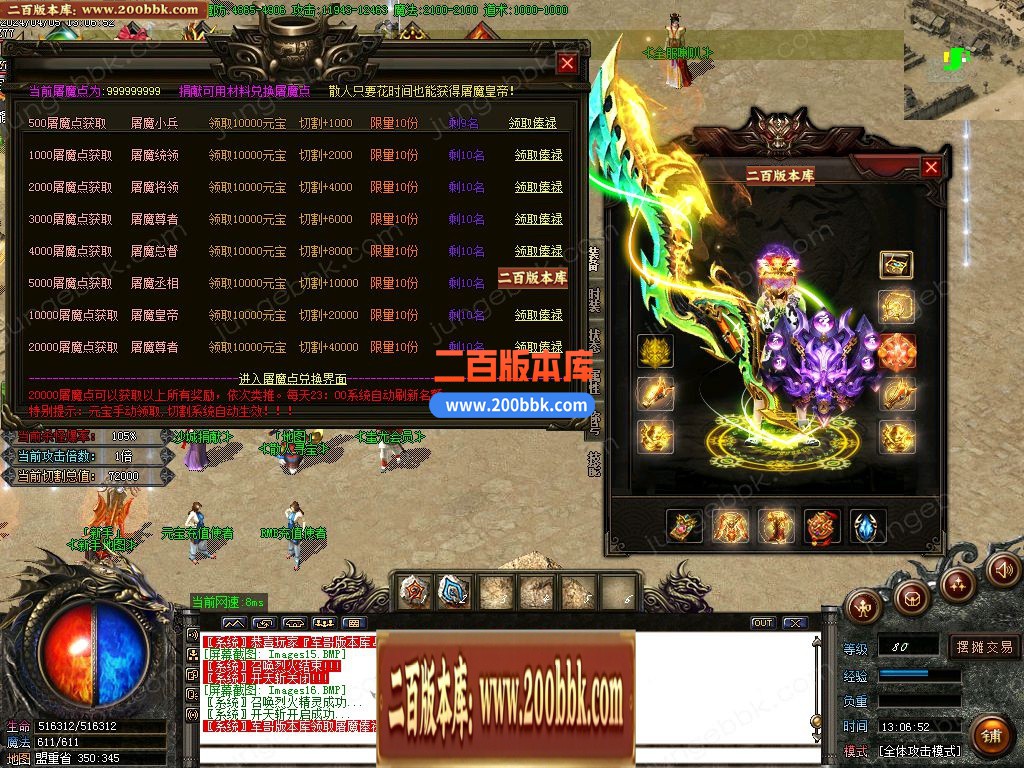The image size is (1024, 768).
Task: Claim 领取俸禄 for 屠魔统领 row
Action: [x=538, y=155]
